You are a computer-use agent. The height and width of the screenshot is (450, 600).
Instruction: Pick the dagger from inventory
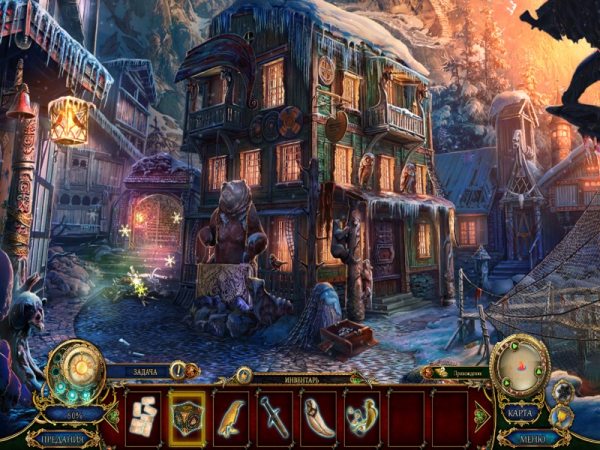(275, 417)
